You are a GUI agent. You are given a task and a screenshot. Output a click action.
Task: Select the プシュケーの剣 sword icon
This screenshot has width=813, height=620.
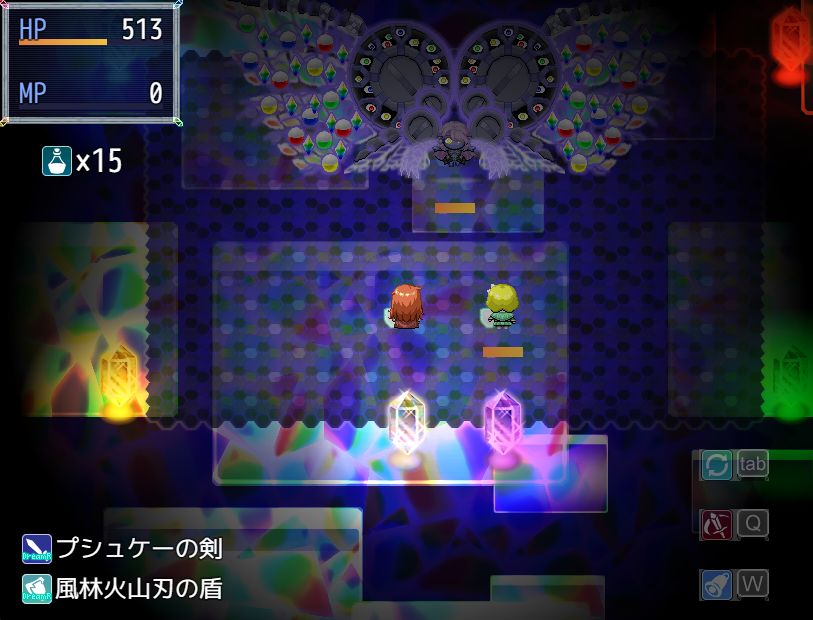(x=37, y=548)
